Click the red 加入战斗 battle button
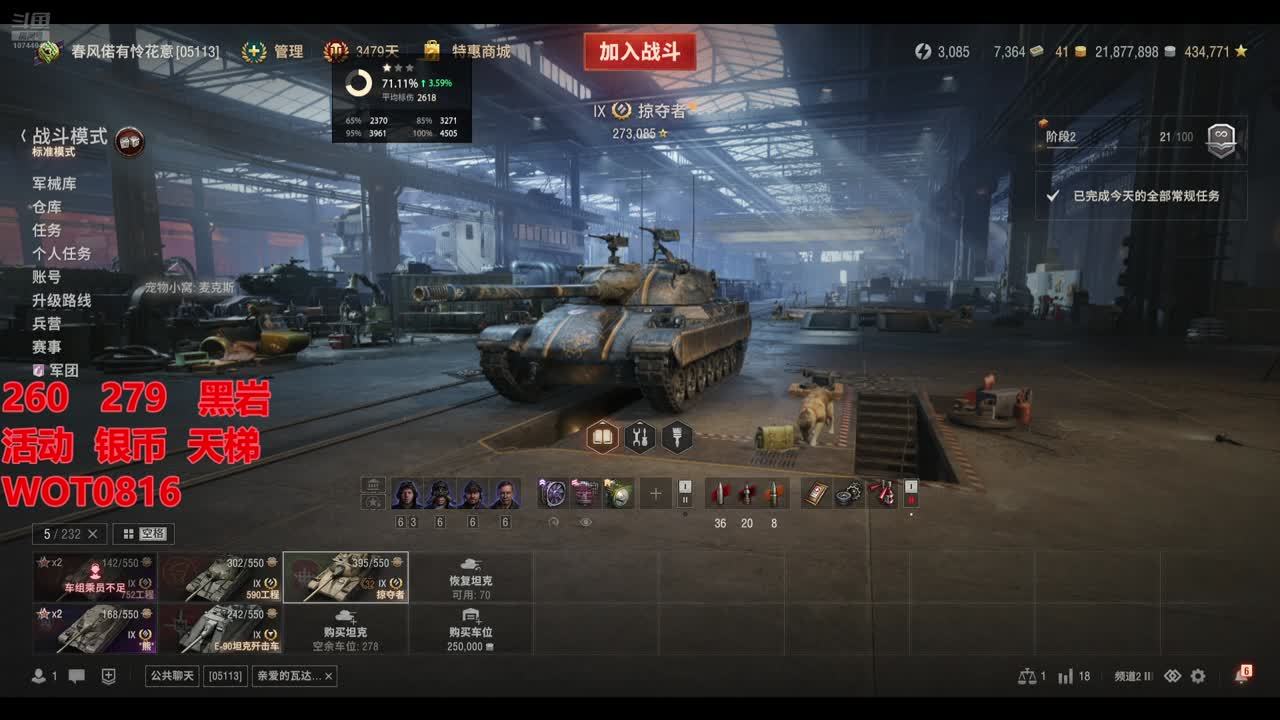1280x720 pixels. click(x=639, y=52)
